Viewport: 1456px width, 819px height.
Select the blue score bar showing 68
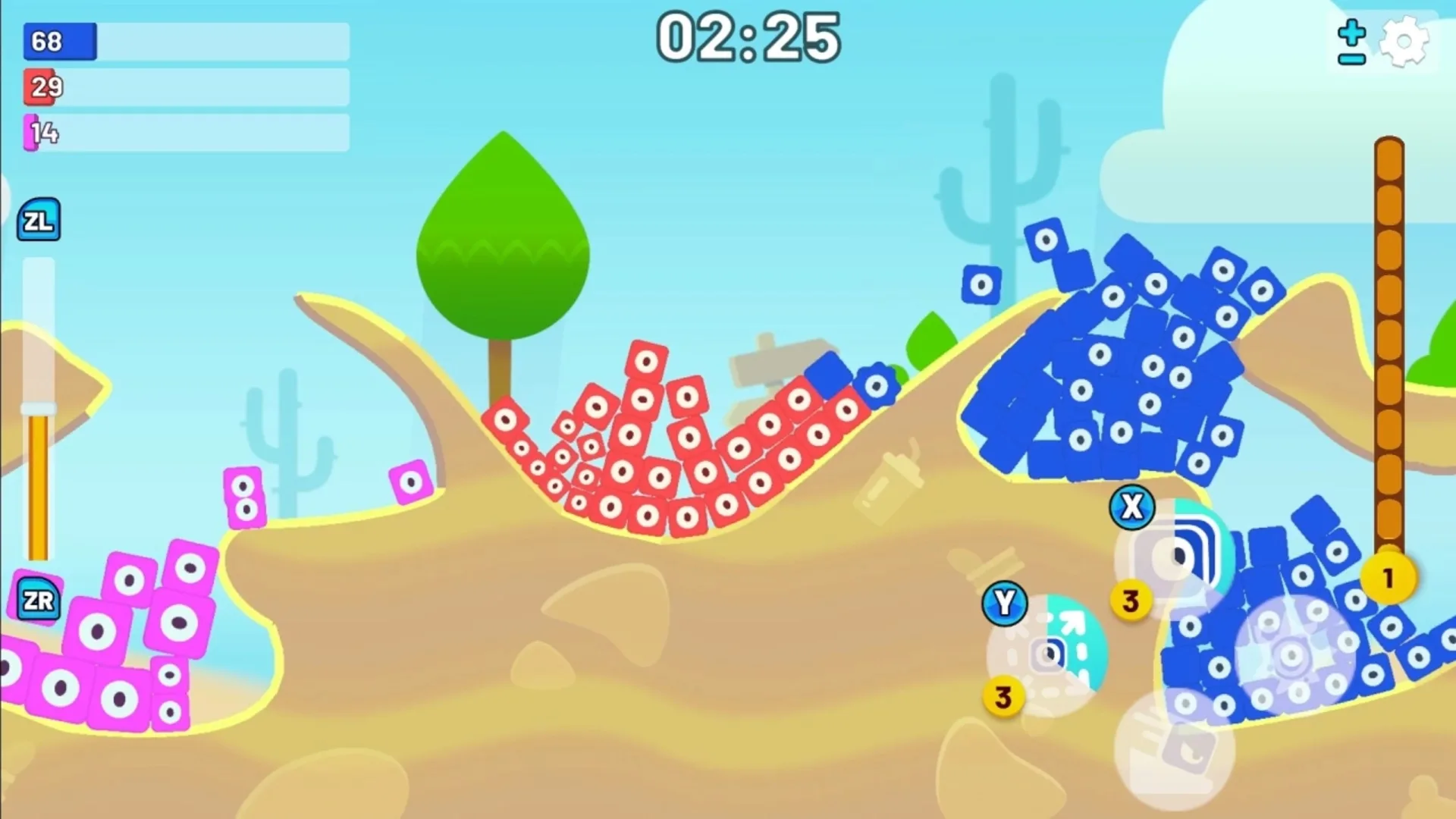[x=58, y=42]
